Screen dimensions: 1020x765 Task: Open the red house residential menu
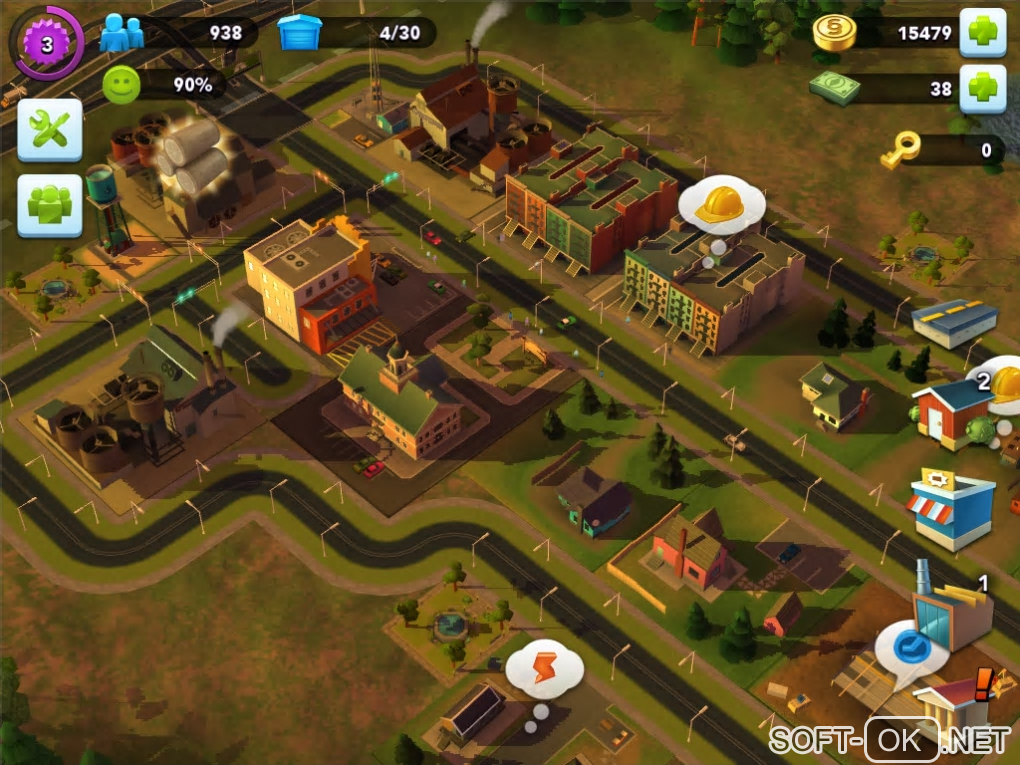pyautogui.click(x=952, y=411)
